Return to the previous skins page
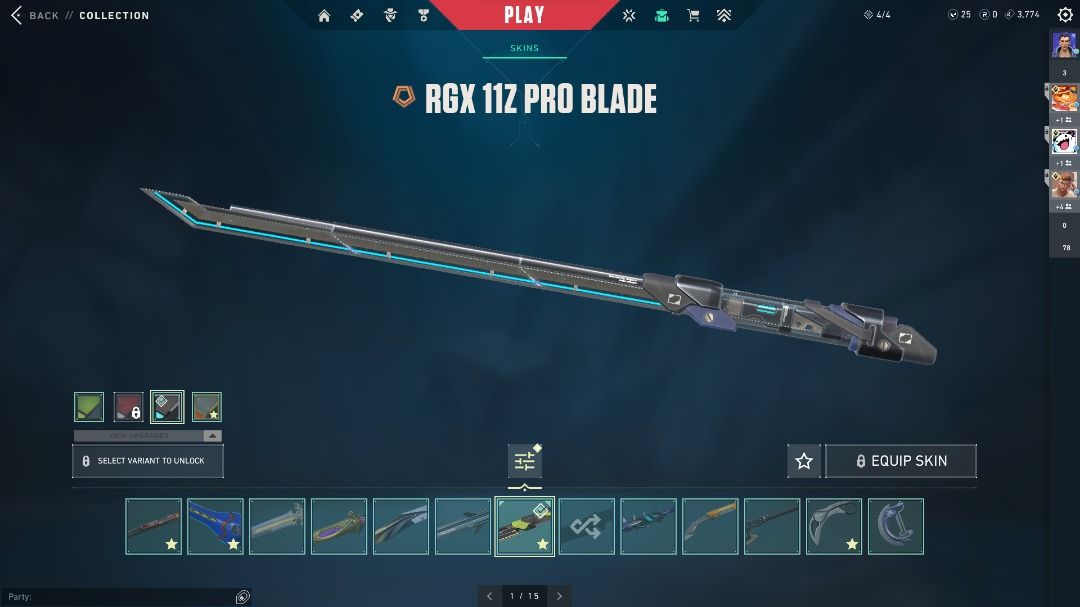Image resolution: width=1080 pixels, height=607 pixels. 489,596
